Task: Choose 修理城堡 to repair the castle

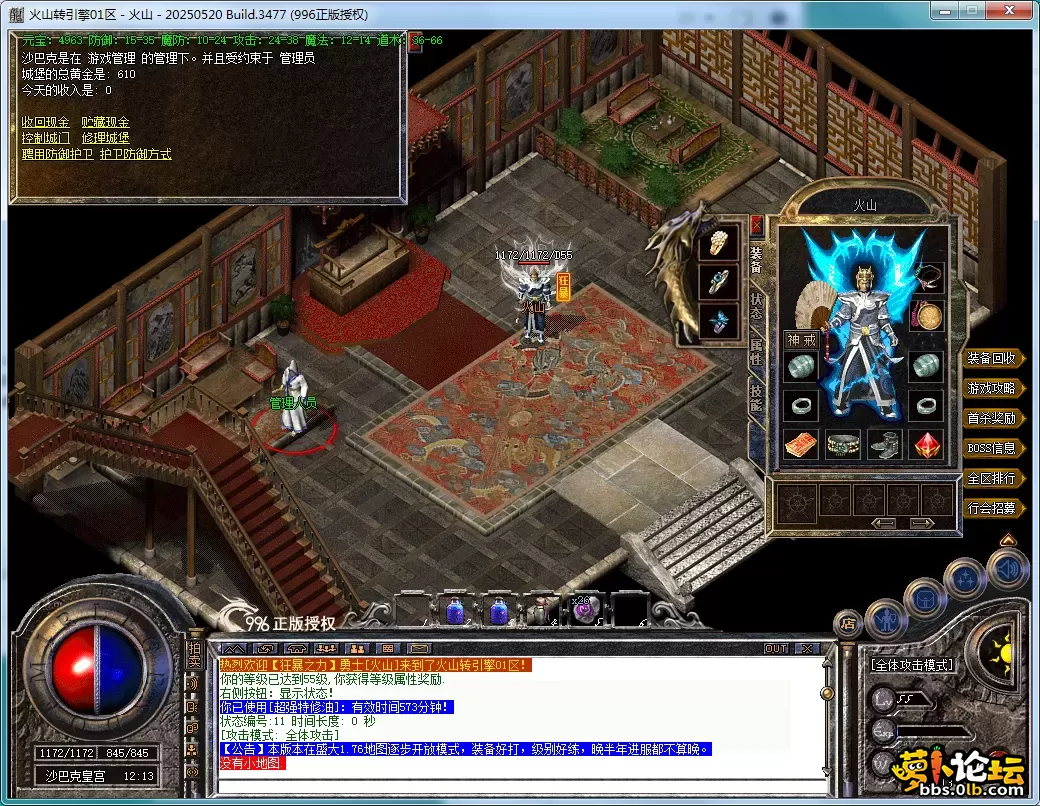Action: pos(105,138)
